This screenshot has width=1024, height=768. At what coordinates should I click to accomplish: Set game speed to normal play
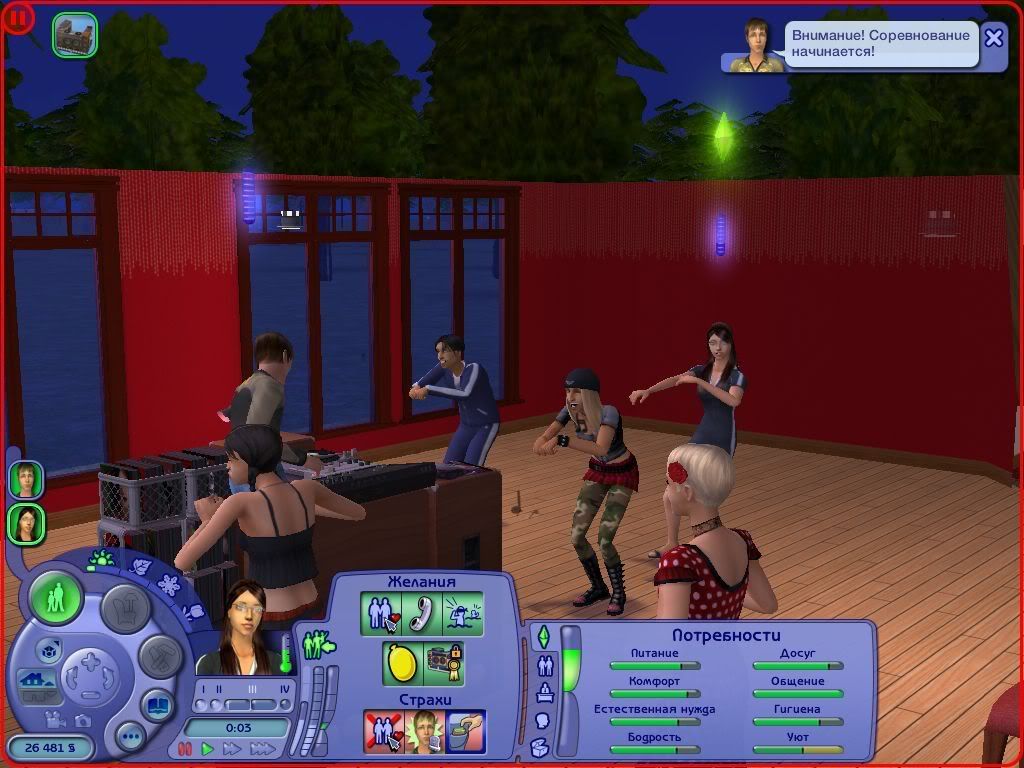point(208,748)
